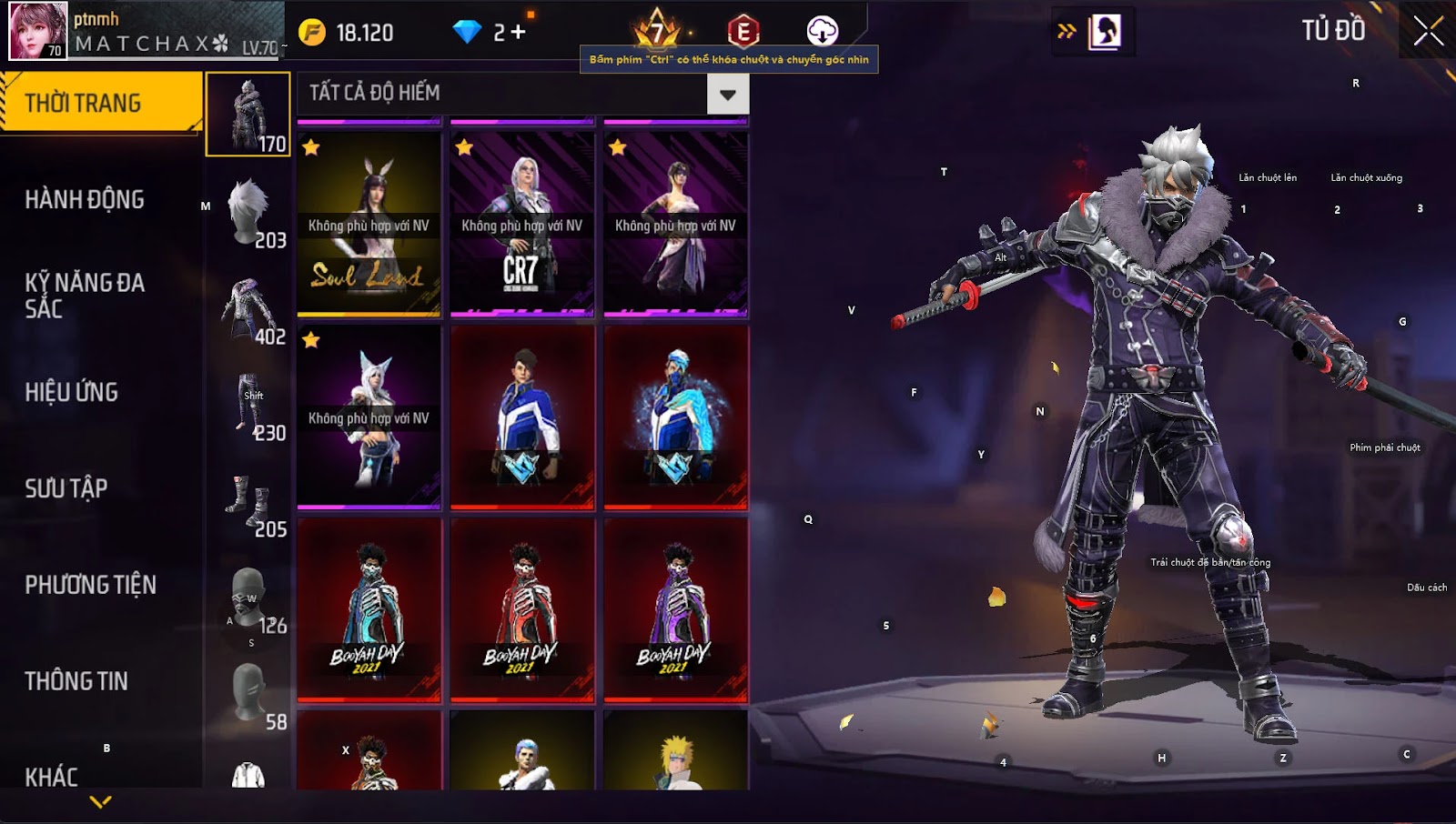Click the cloud download icon

[x=822, y=31]
